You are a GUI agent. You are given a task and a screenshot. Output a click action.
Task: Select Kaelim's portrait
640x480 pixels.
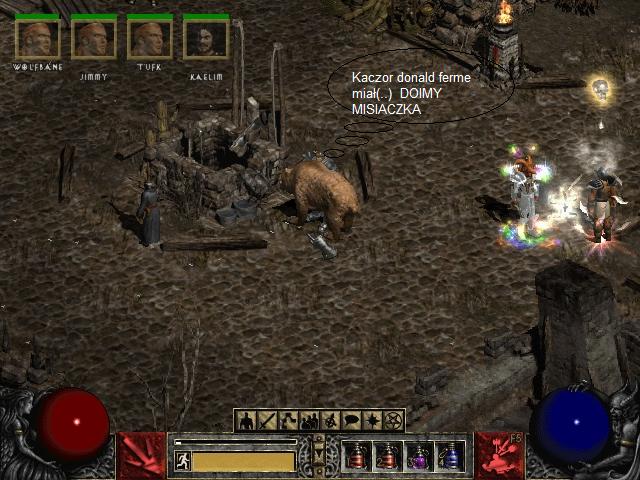pyautogui.click(x=206, y=40)
